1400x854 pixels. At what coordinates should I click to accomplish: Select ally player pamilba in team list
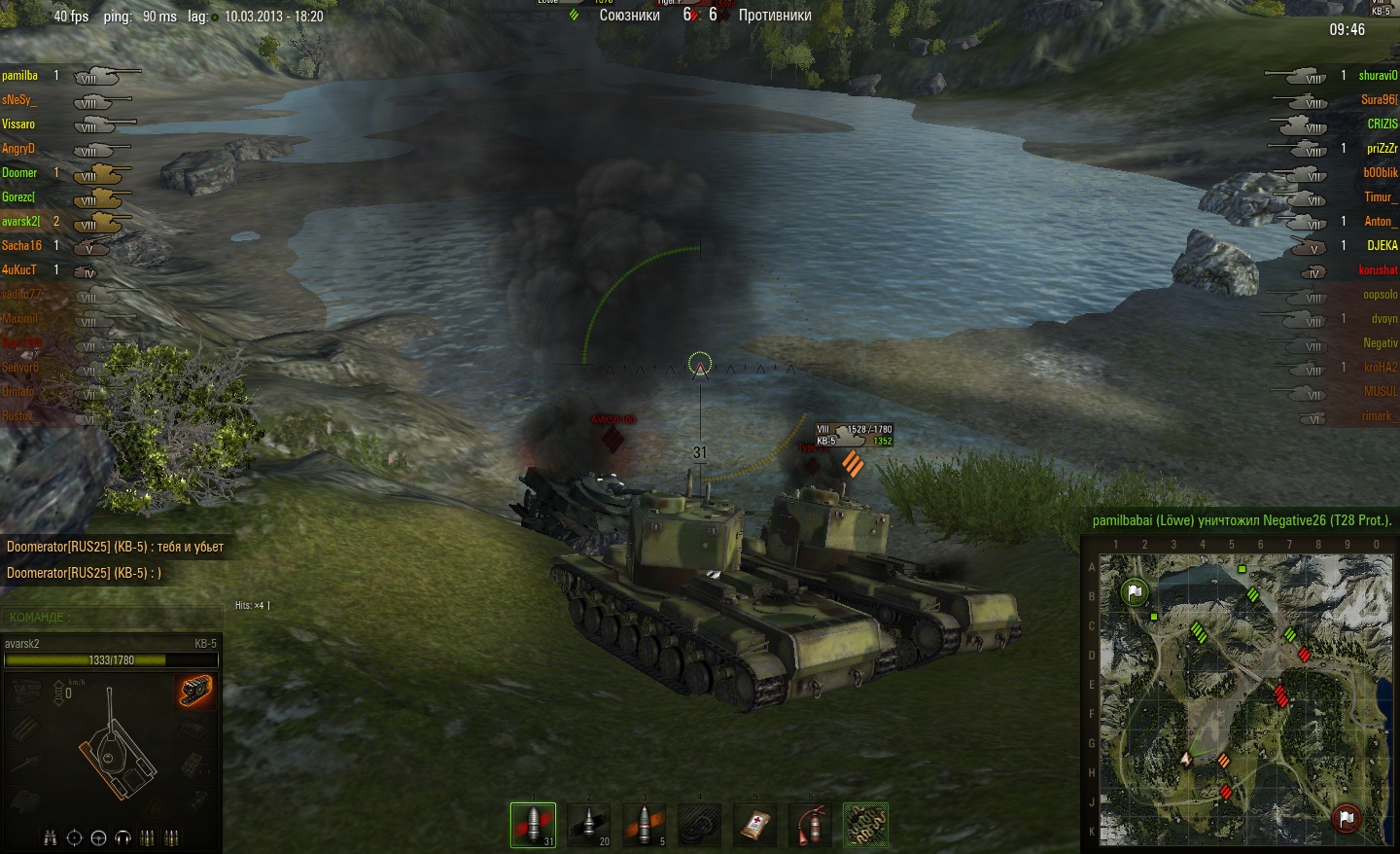20,76
